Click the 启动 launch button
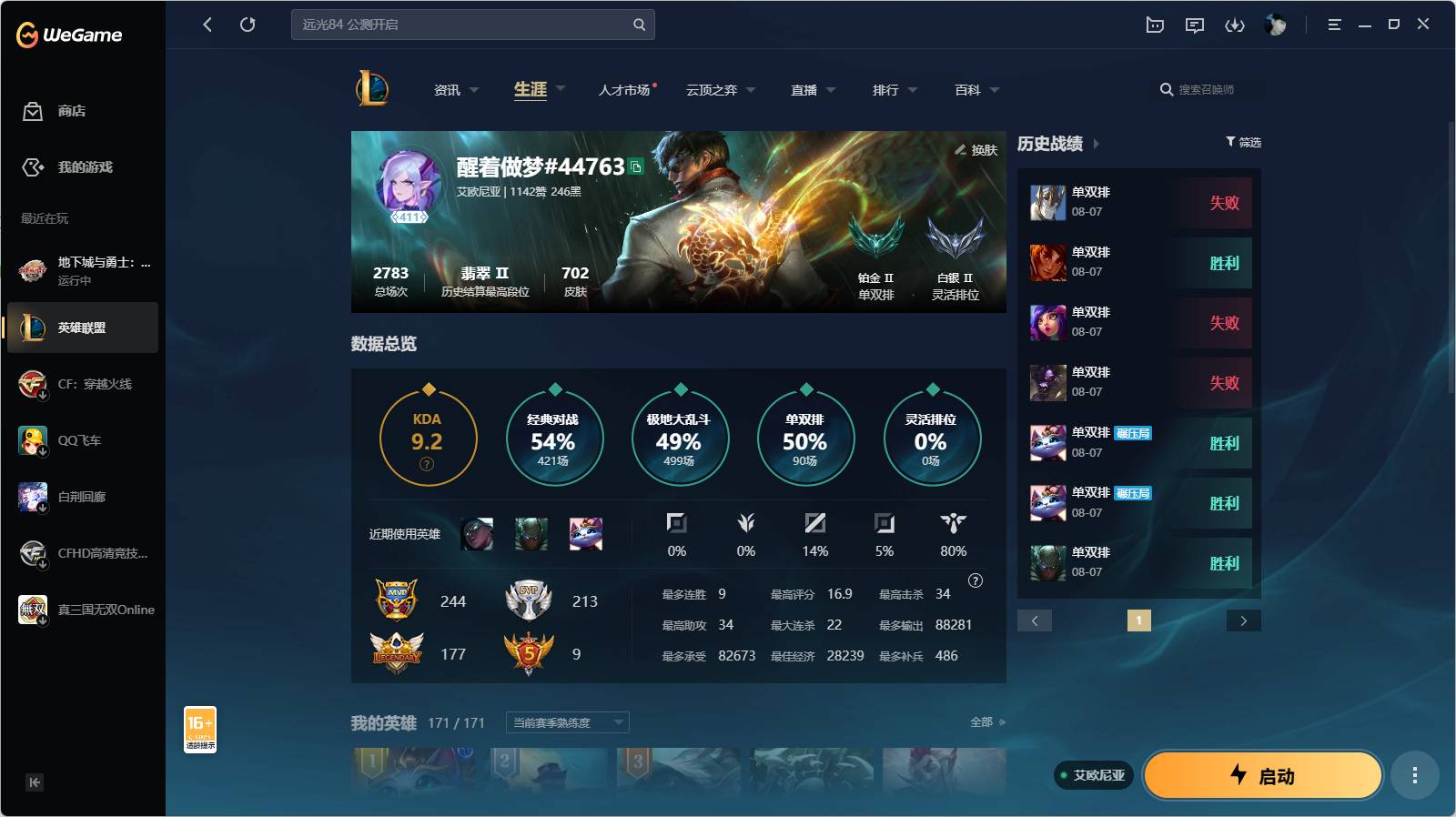This screenshot has height=817, width=1456. pos(1262,775)
